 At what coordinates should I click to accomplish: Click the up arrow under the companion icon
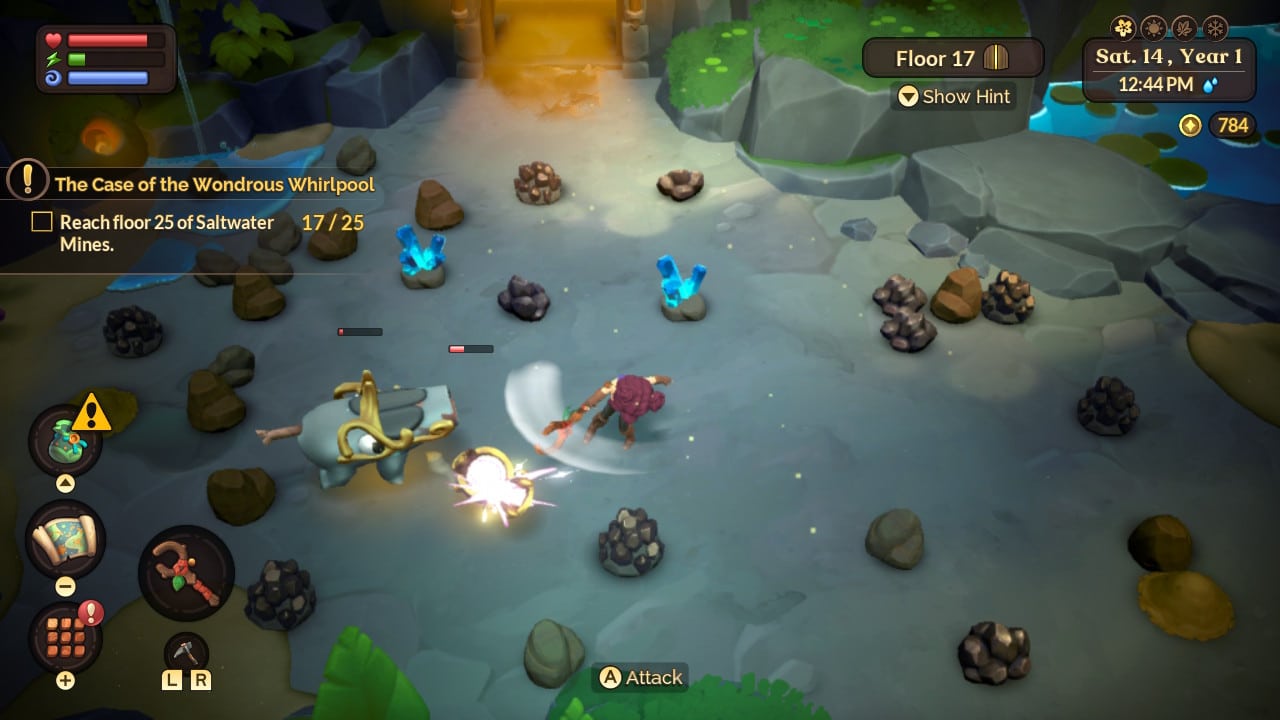click(64, 483)
